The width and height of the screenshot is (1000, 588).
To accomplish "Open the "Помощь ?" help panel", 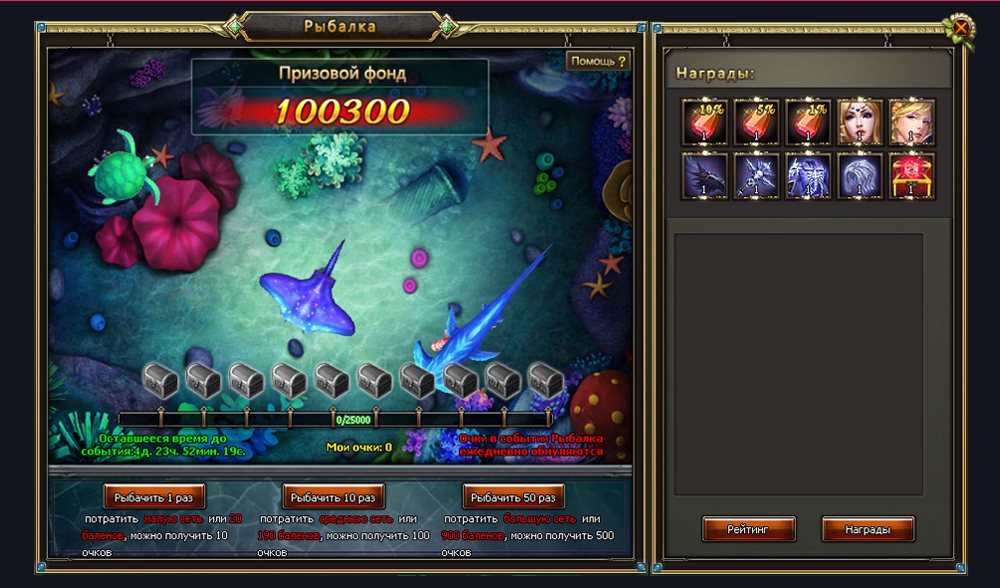I will pyautogui.click(x=599, y=62).
